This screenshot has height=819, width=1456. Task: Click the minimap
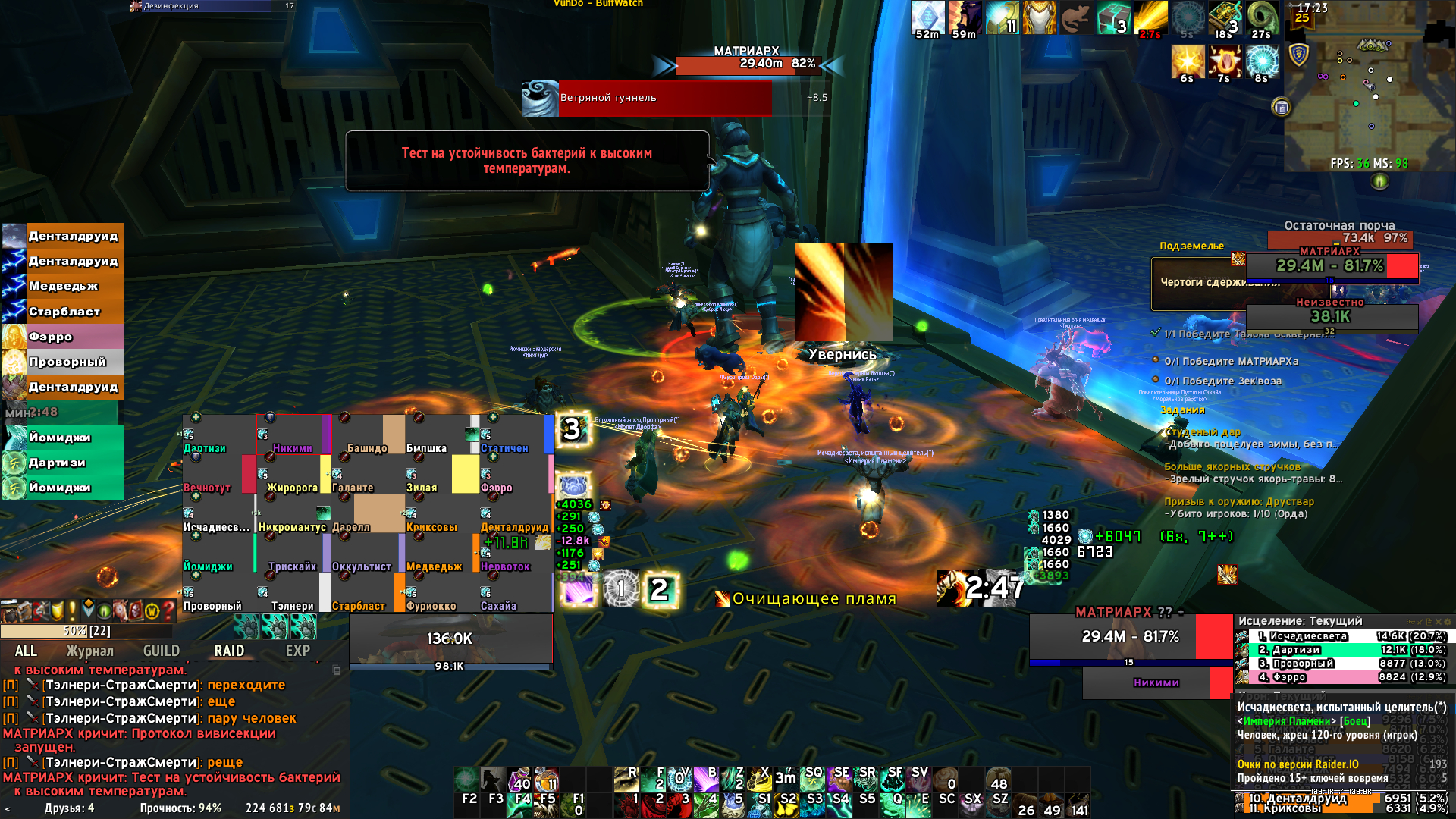coord(1365,91)
